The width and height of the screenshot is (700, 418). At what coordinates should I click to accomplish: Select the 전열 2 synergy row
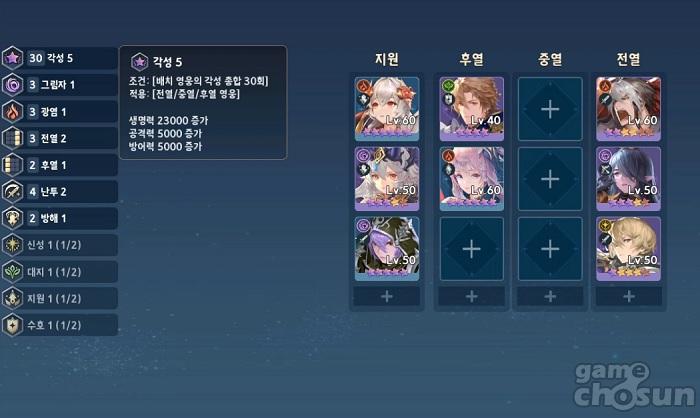(60, 138)
